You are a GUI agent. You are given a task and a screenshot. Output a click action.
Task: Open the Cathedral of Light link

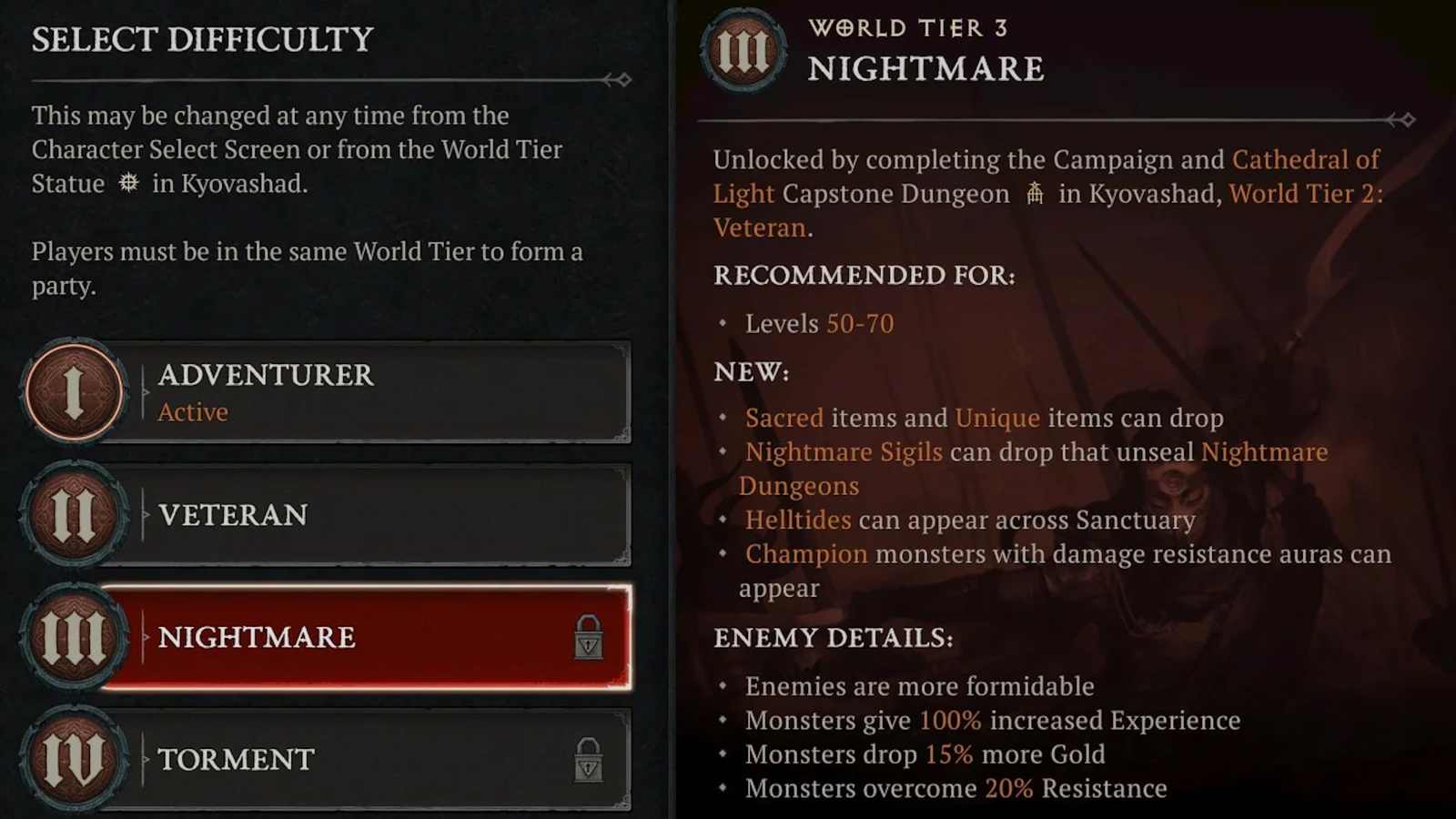tap(1305, 160)
